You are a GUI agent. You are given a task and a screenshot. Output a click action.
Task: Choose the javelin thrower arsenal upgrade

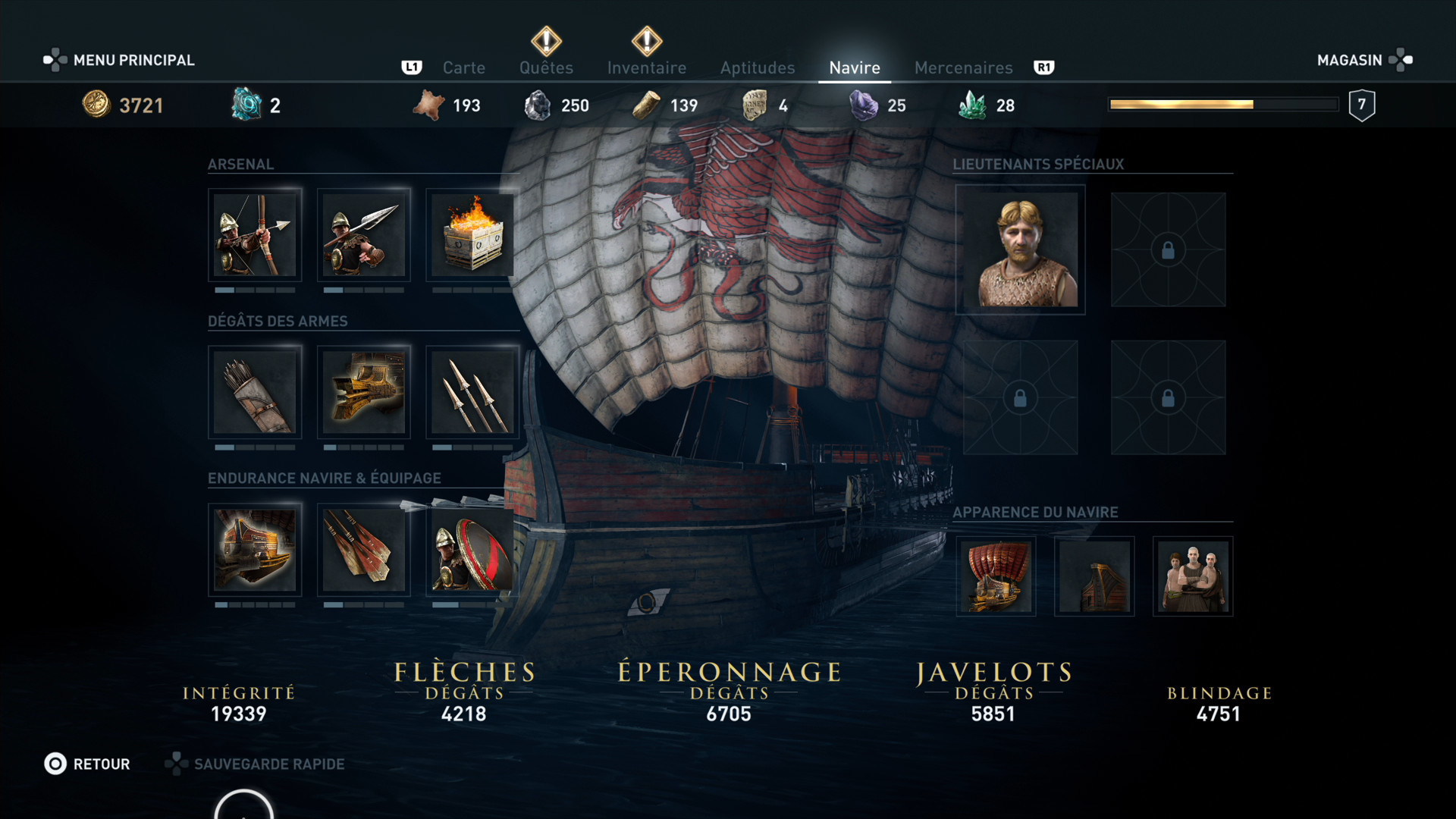click(363, 235)
